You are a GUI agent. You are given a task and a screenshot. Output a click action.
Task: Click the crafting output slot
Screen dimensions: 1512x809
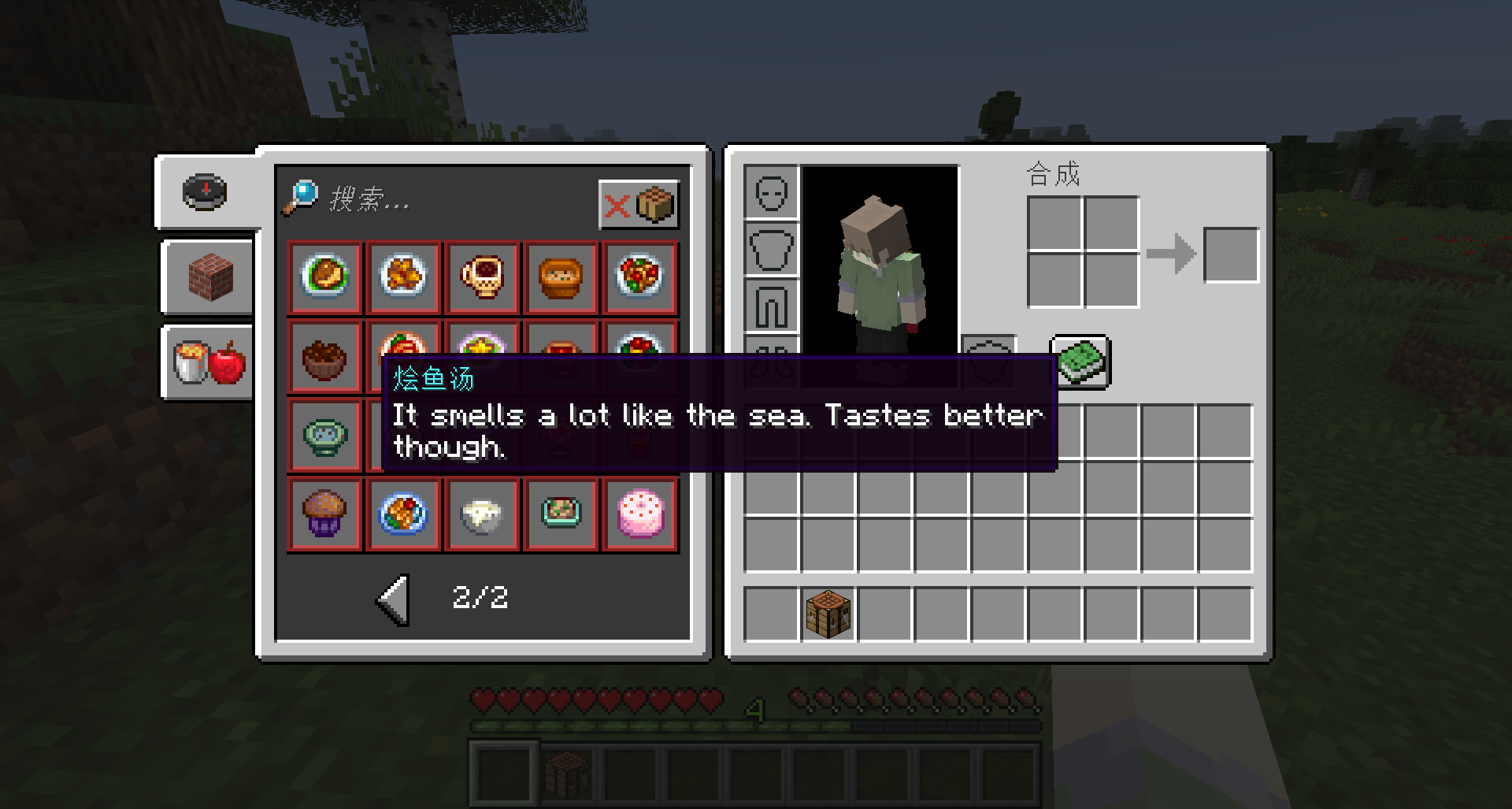tap(1231, 255)
